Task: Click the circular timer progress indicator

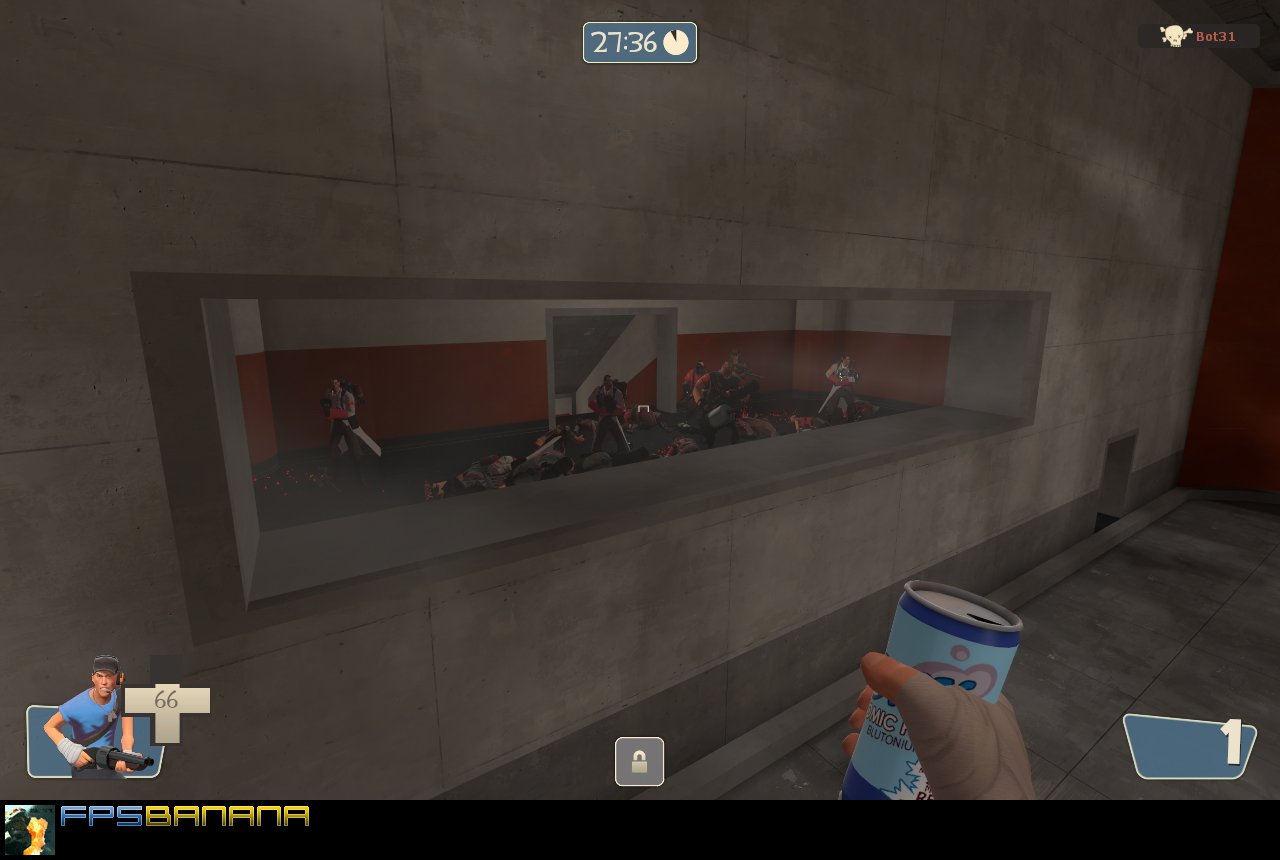Action: 676,43
